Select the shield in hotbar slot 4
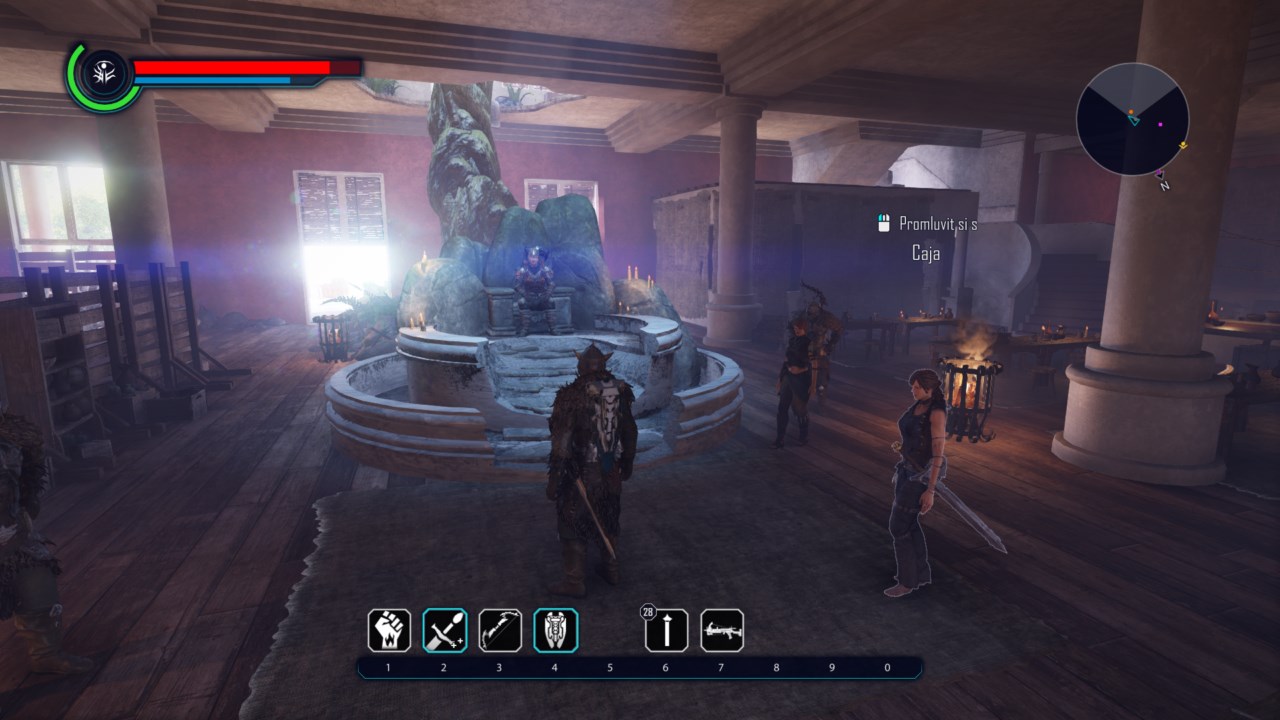1280x720 pixels. pyautogui.click(x=555, y=630)
